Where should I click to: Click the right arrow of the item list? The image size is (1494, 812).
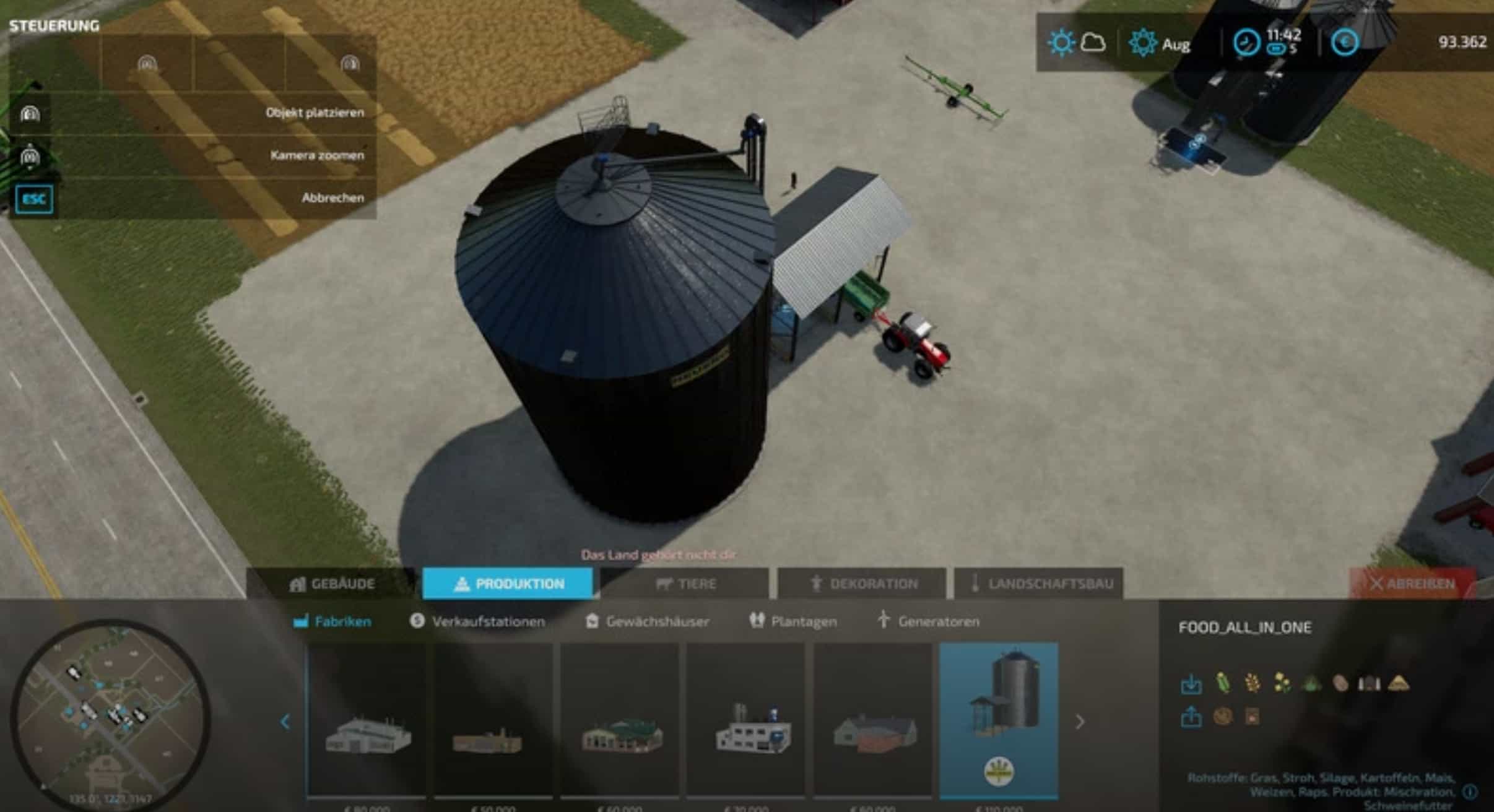pos(1080,722)
